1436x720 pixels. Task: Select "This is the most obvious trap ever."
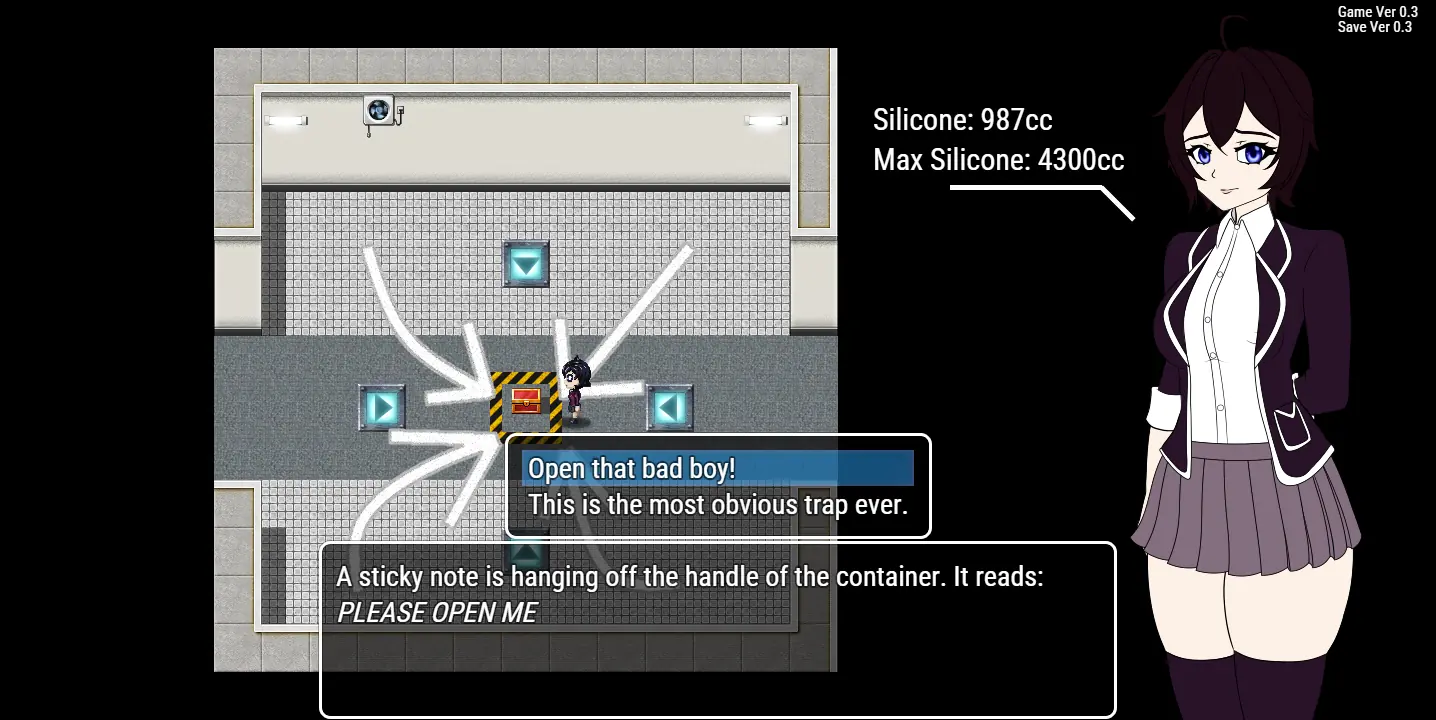(x=717, y=504)
